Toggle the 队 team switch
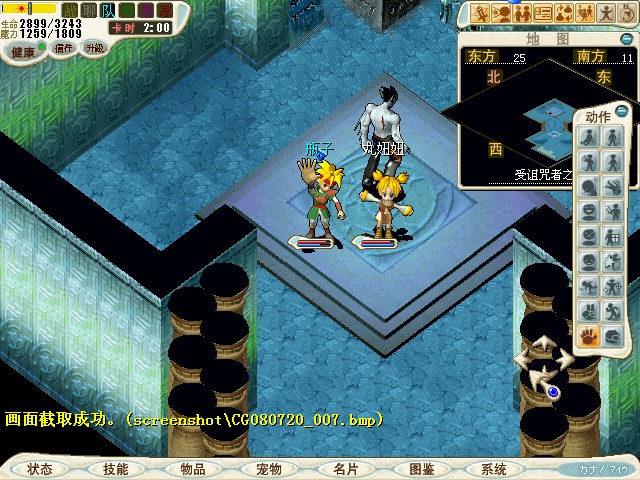The width and height of the screenshot is (640, 480). coord(108,10)
